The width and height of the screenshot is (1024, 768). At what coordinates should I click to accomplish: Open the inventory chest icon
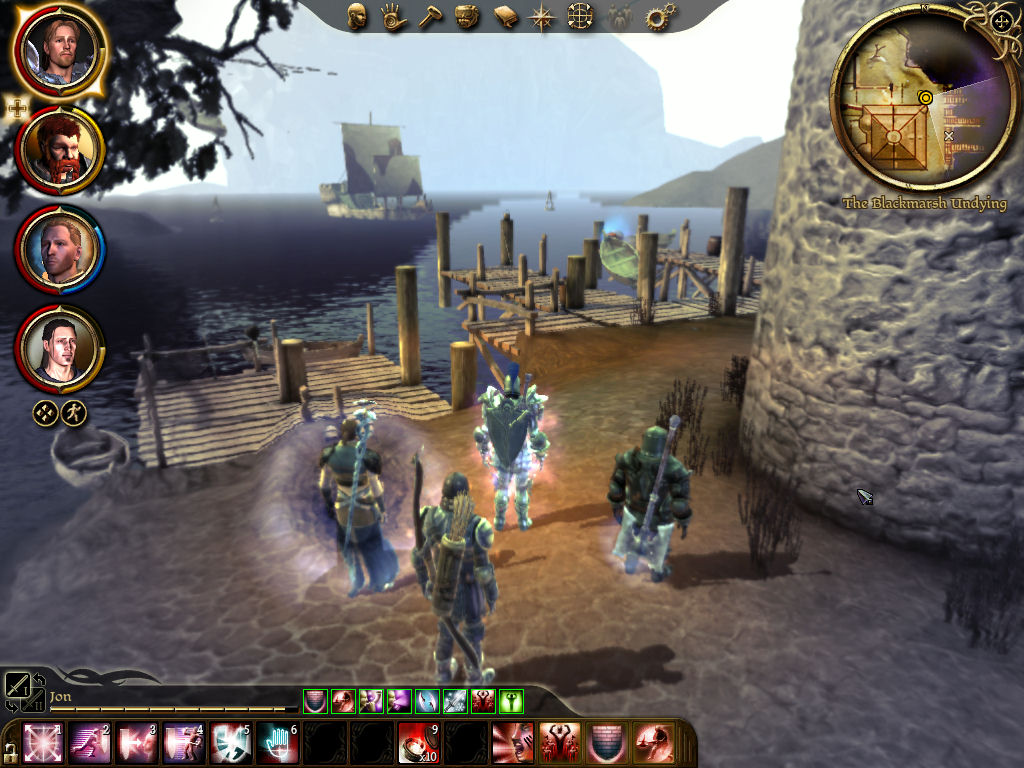[466, 17]
